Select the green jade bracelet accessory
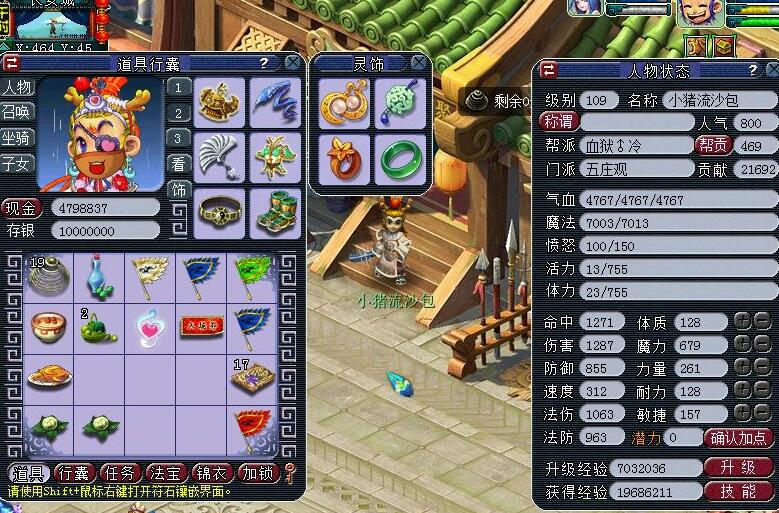 (x=400, y=160)
